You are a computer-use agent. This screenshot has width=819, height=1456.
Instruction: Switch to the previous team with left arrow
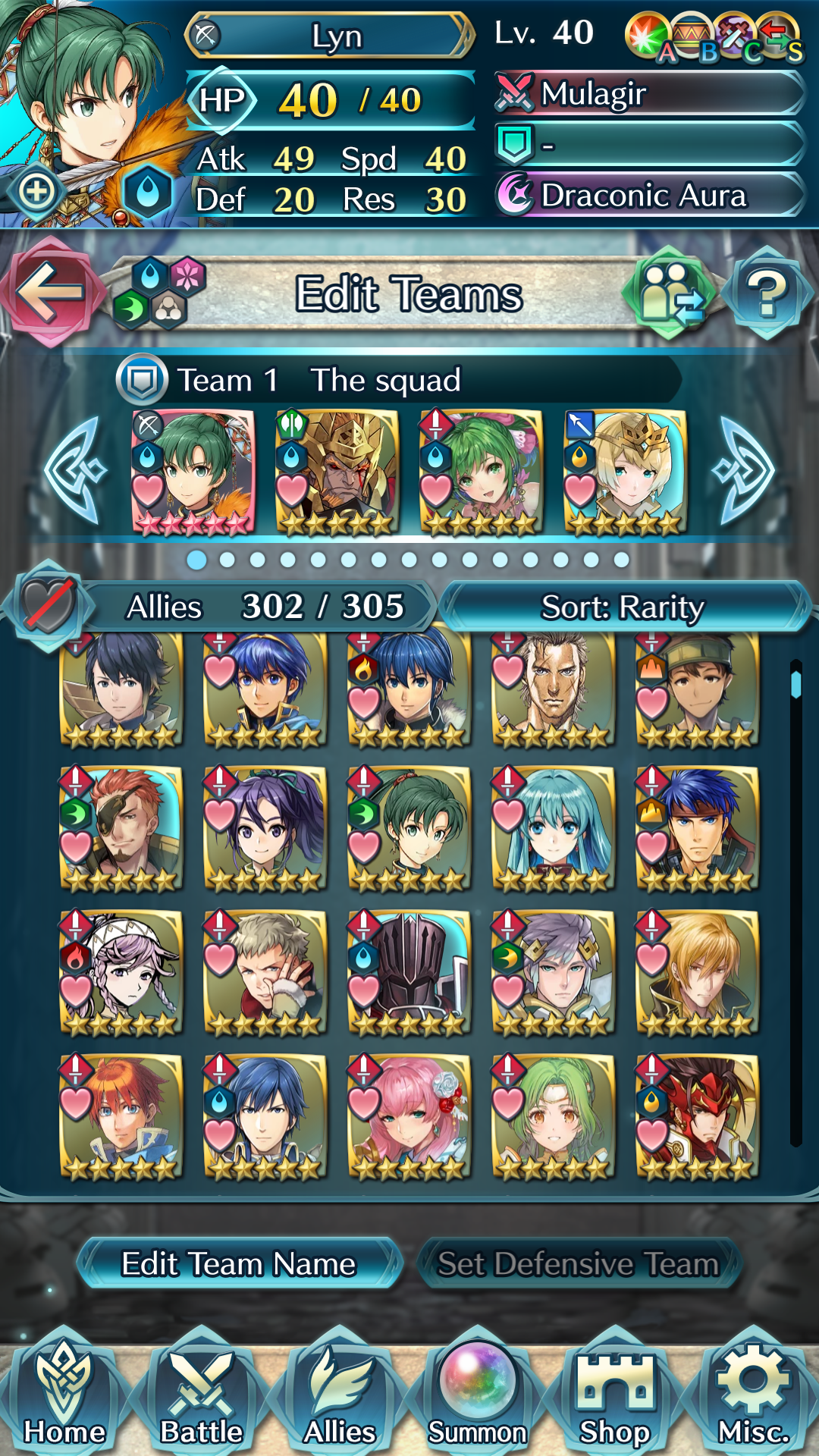pos(76,471)
